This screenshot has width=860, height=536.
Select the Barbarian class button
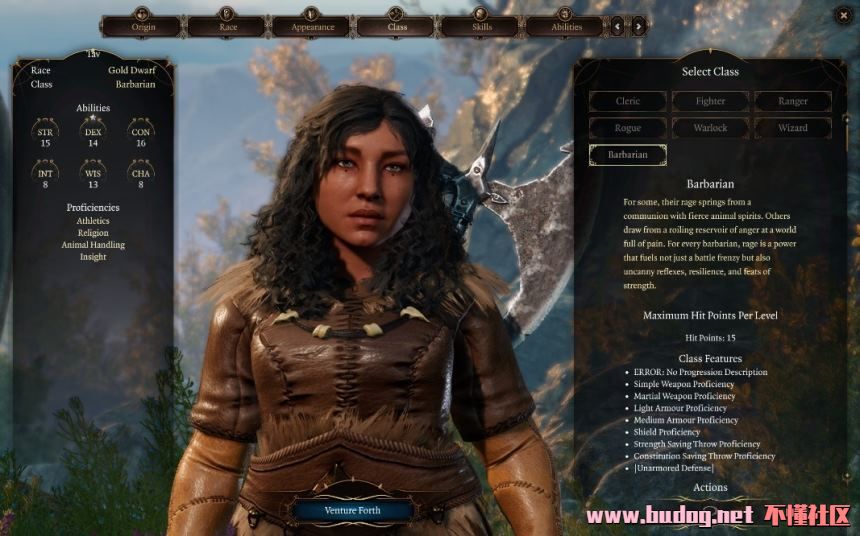[x=628, y=155]
